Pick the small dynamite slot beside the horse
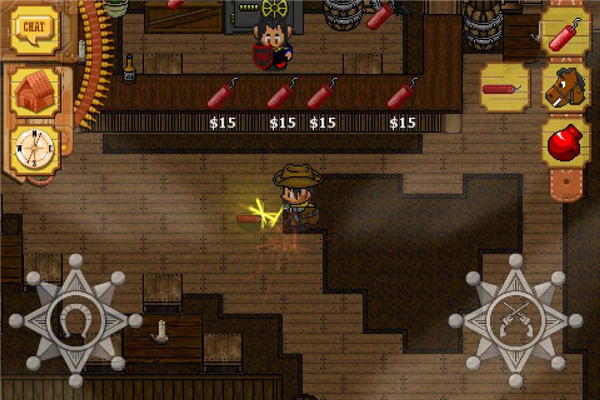 (x=505, y=88)
